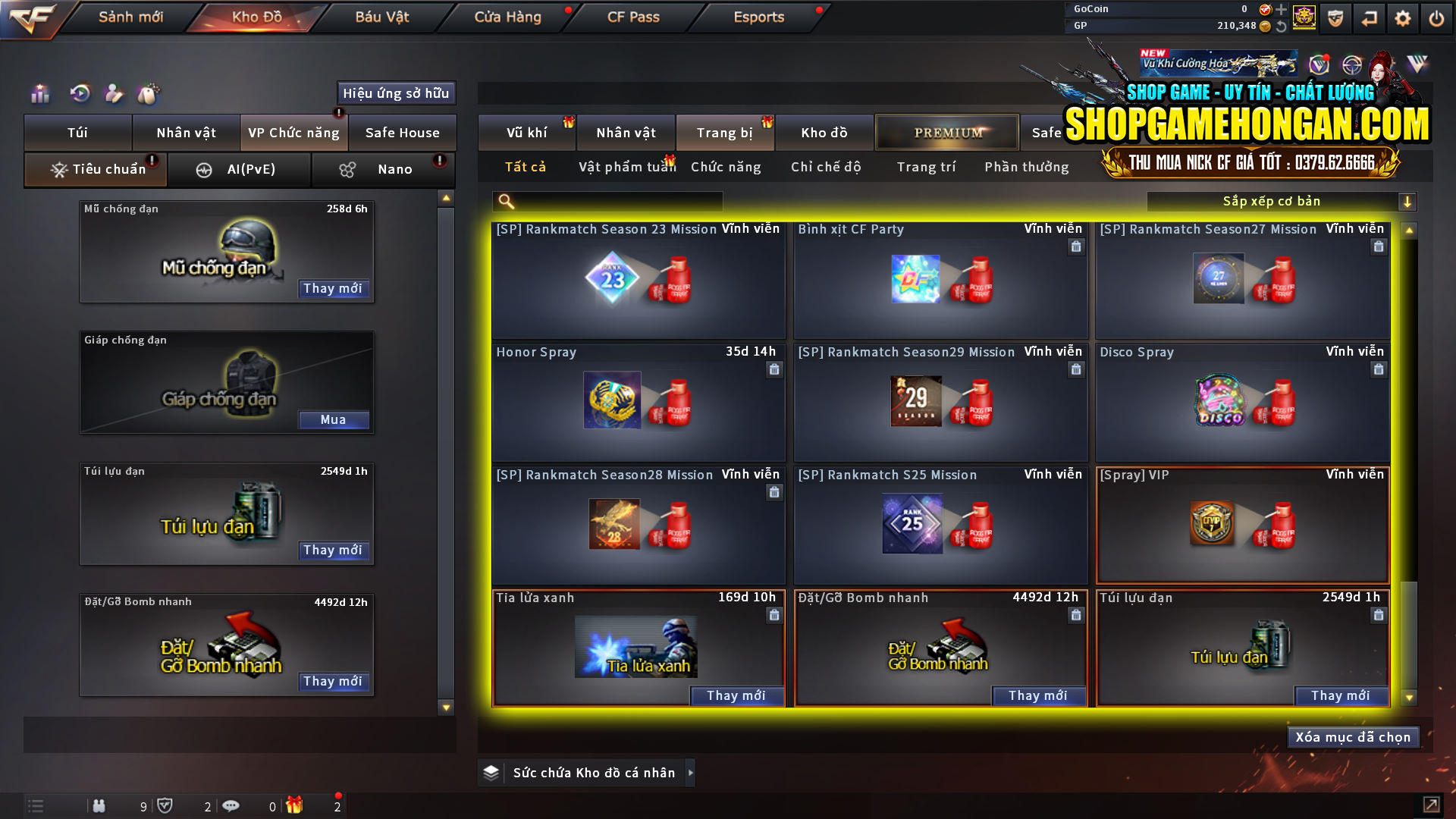
Task: Open the friends list icon showing 9
Action: pyautogui.click(x=99, y=805)
